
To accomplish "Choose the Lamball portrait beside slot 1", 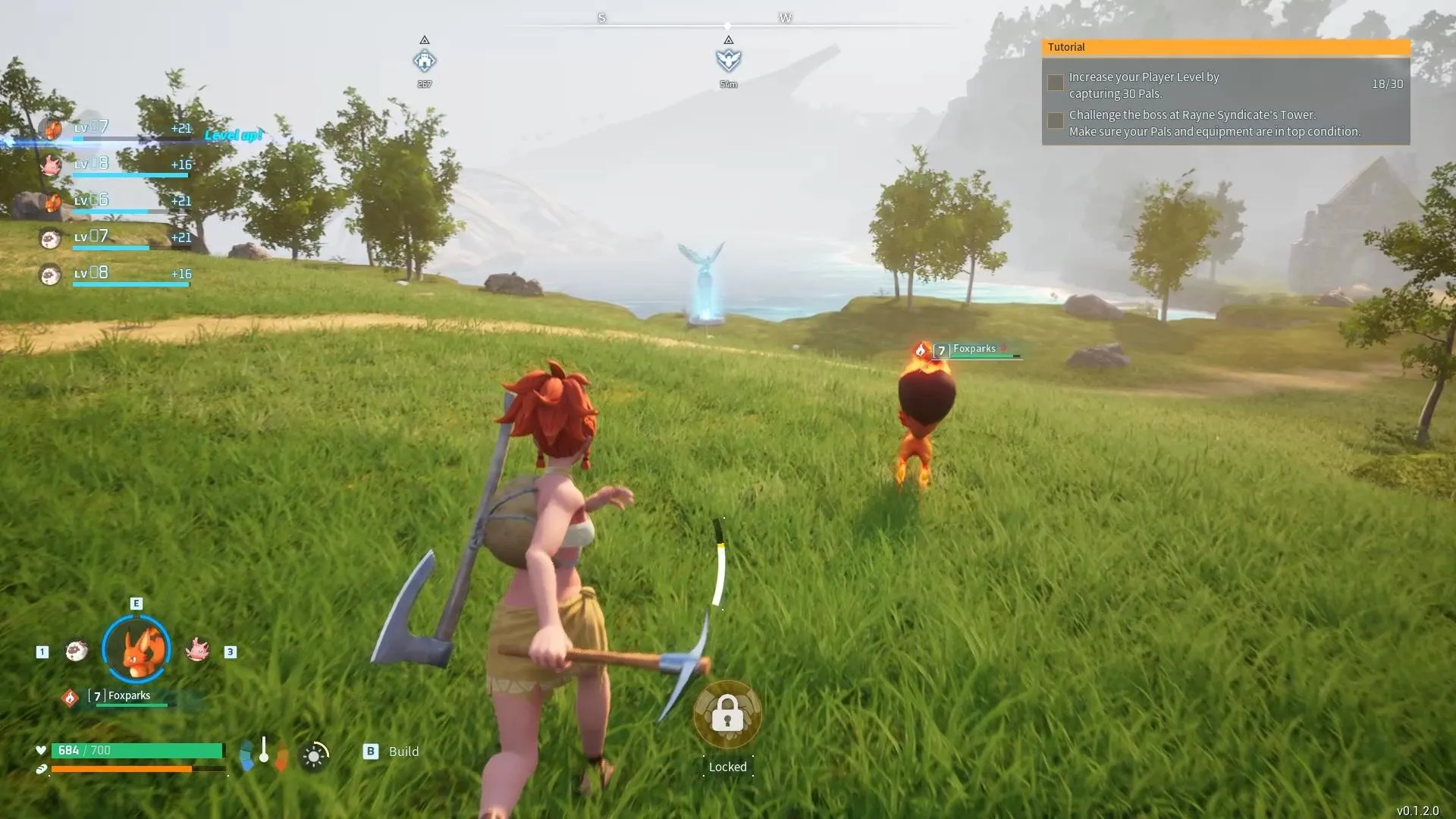I will click(x=76, y=651).
